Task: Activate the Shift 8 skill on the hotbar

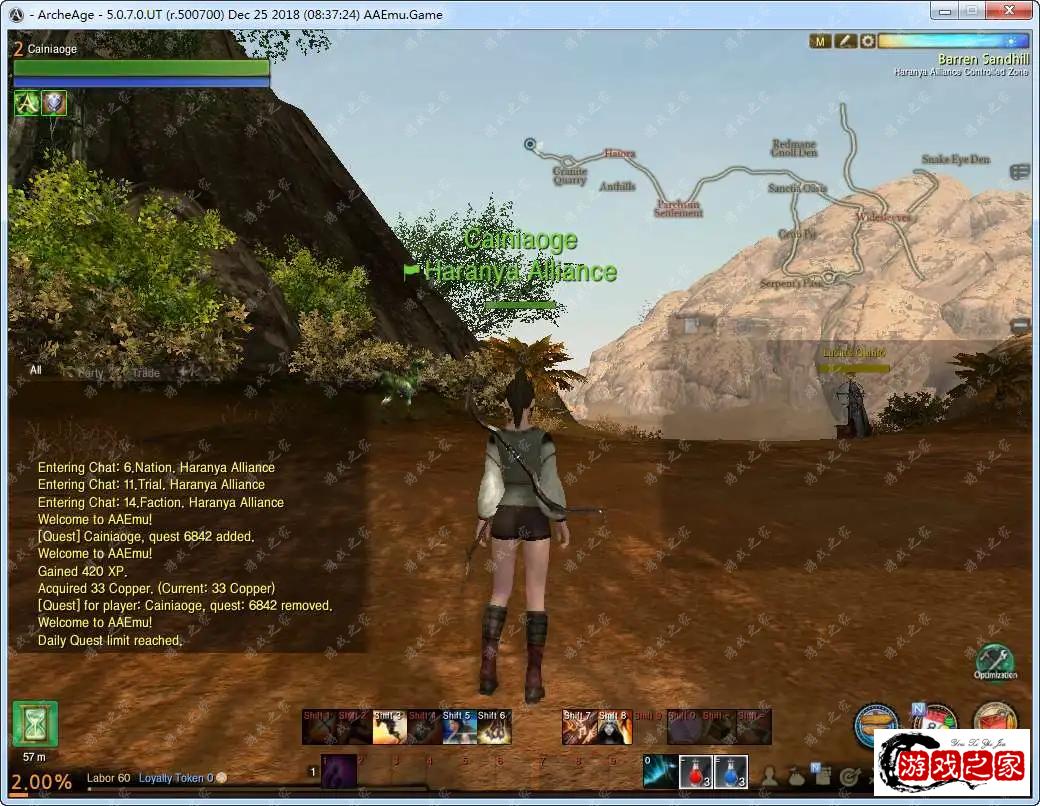Action: click(614, 727)
